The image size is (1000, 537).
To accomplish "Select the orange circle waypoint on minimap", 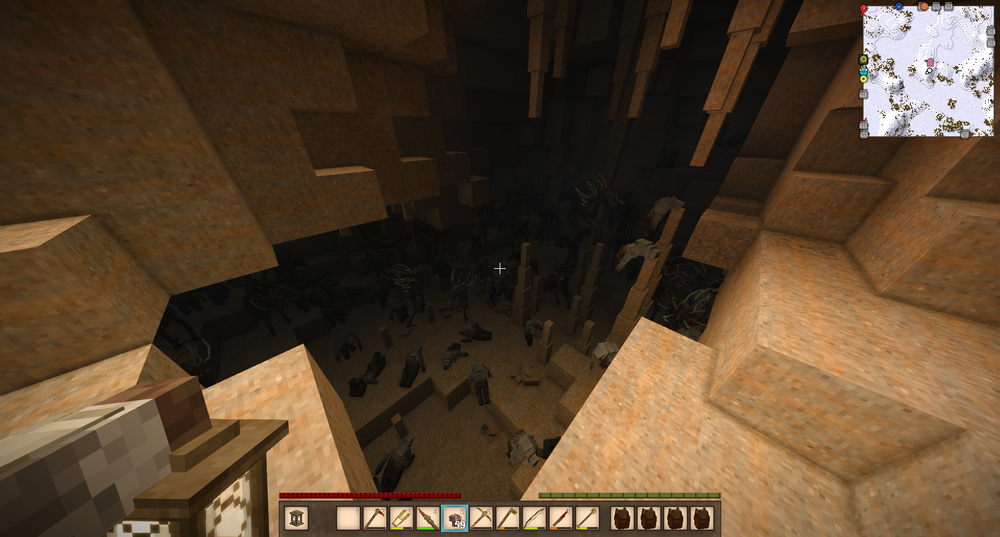I will click(924, 6).
